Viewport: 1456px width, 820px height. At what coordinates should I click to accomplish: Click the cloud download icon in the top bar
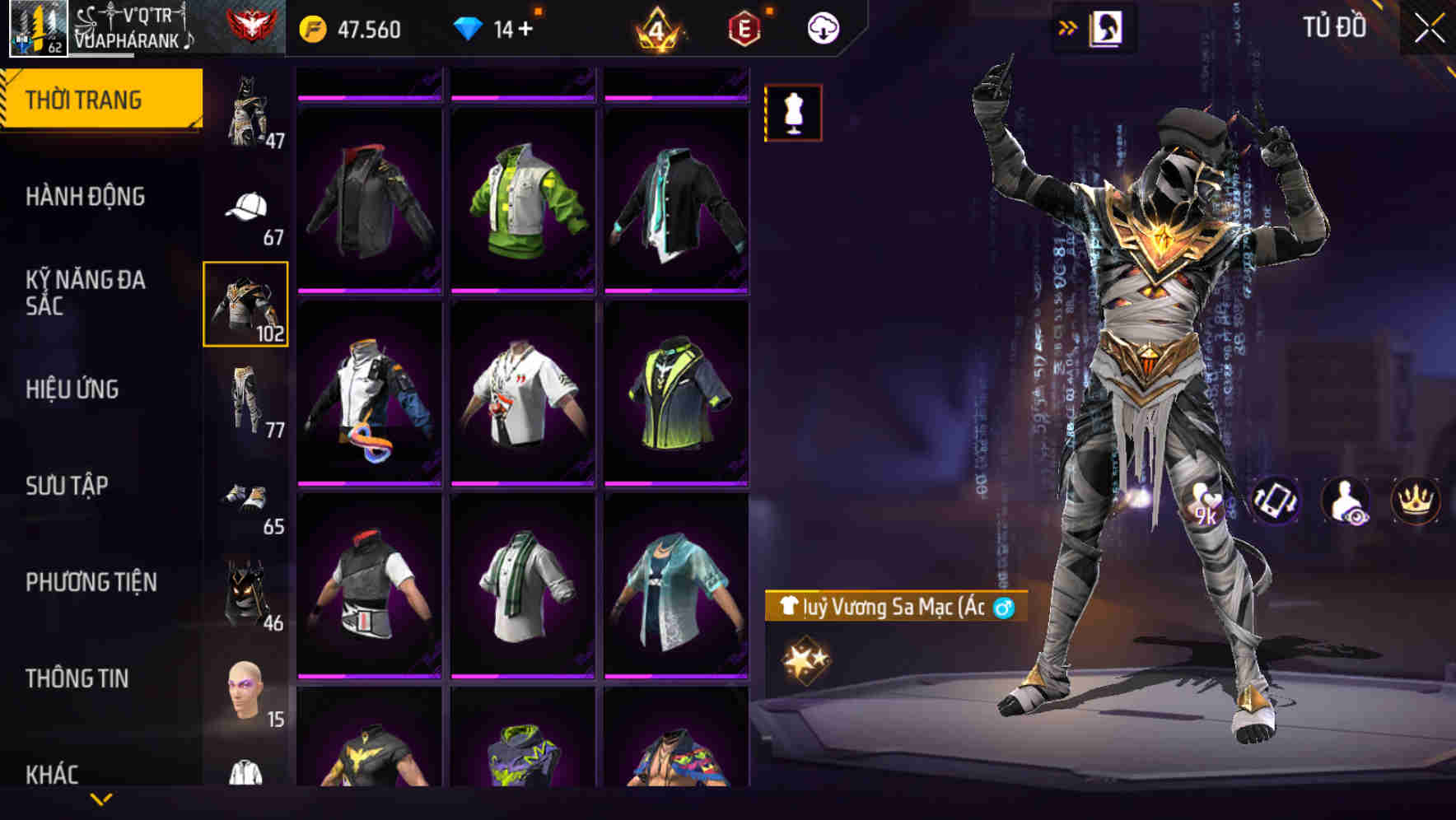[x=823, y=27]
